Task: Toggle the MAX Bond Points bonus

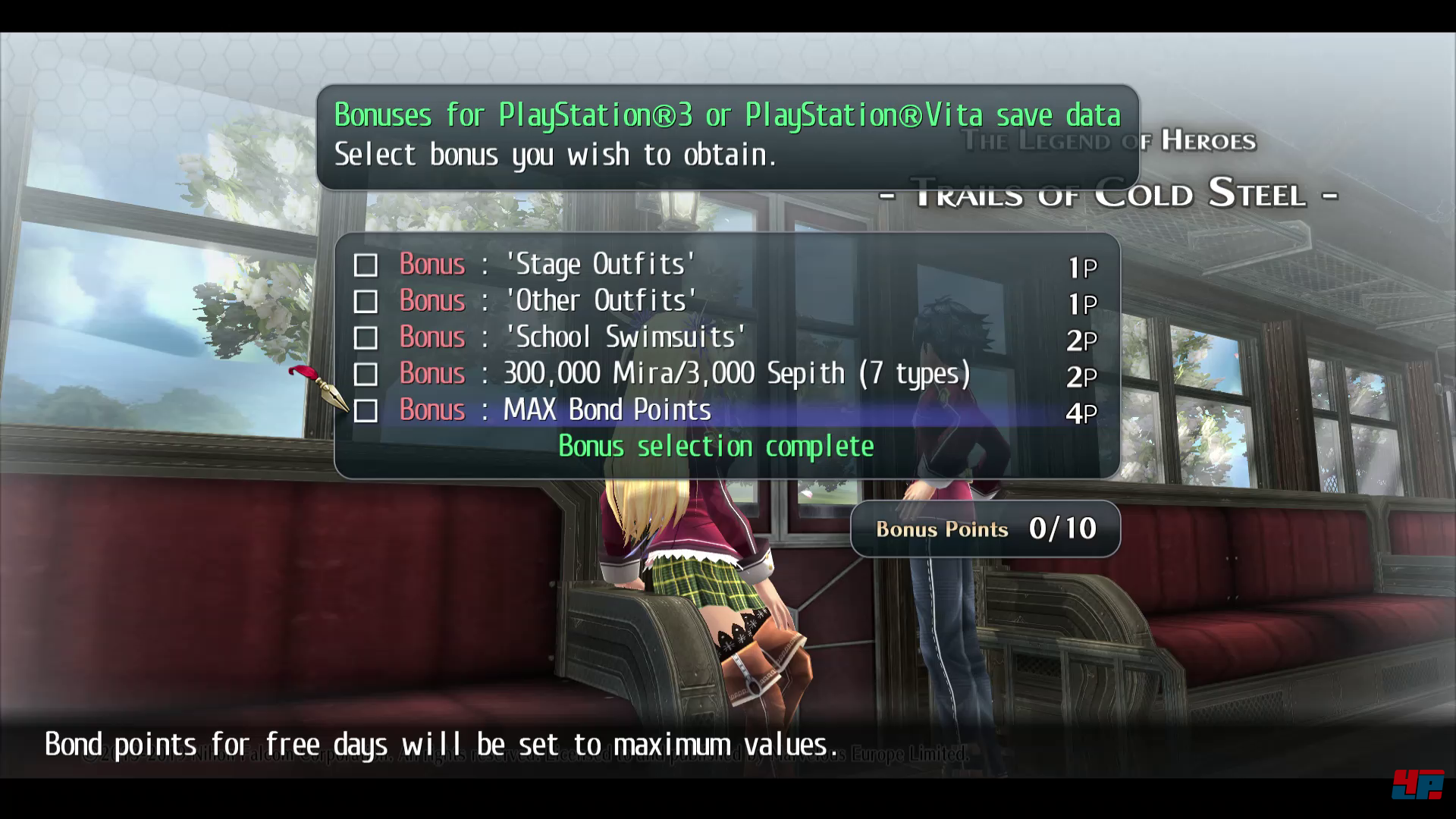Action: (x=366, y=411)
